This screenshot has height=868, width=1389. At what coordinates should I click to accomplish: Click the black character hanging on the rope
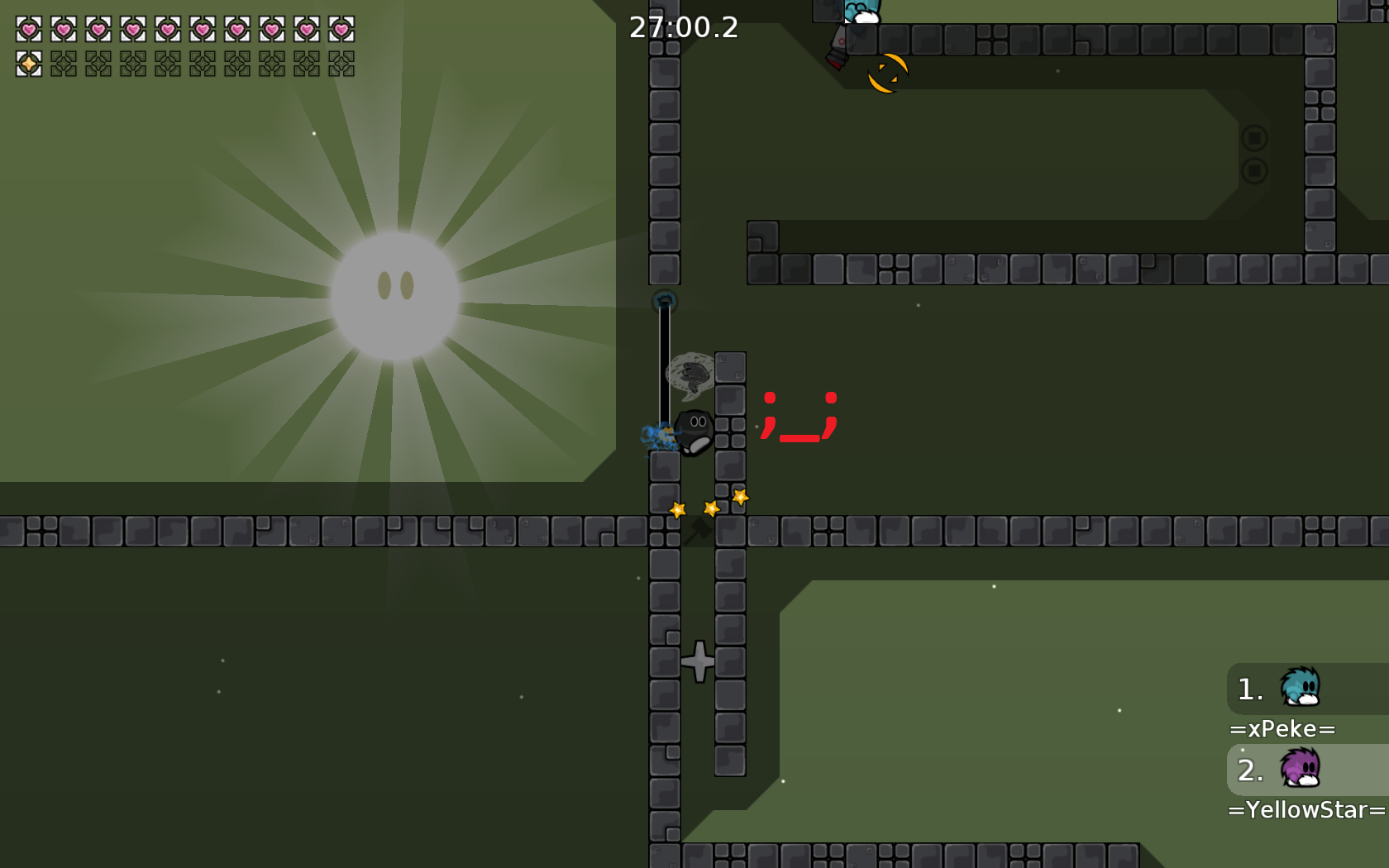point(693,430)
